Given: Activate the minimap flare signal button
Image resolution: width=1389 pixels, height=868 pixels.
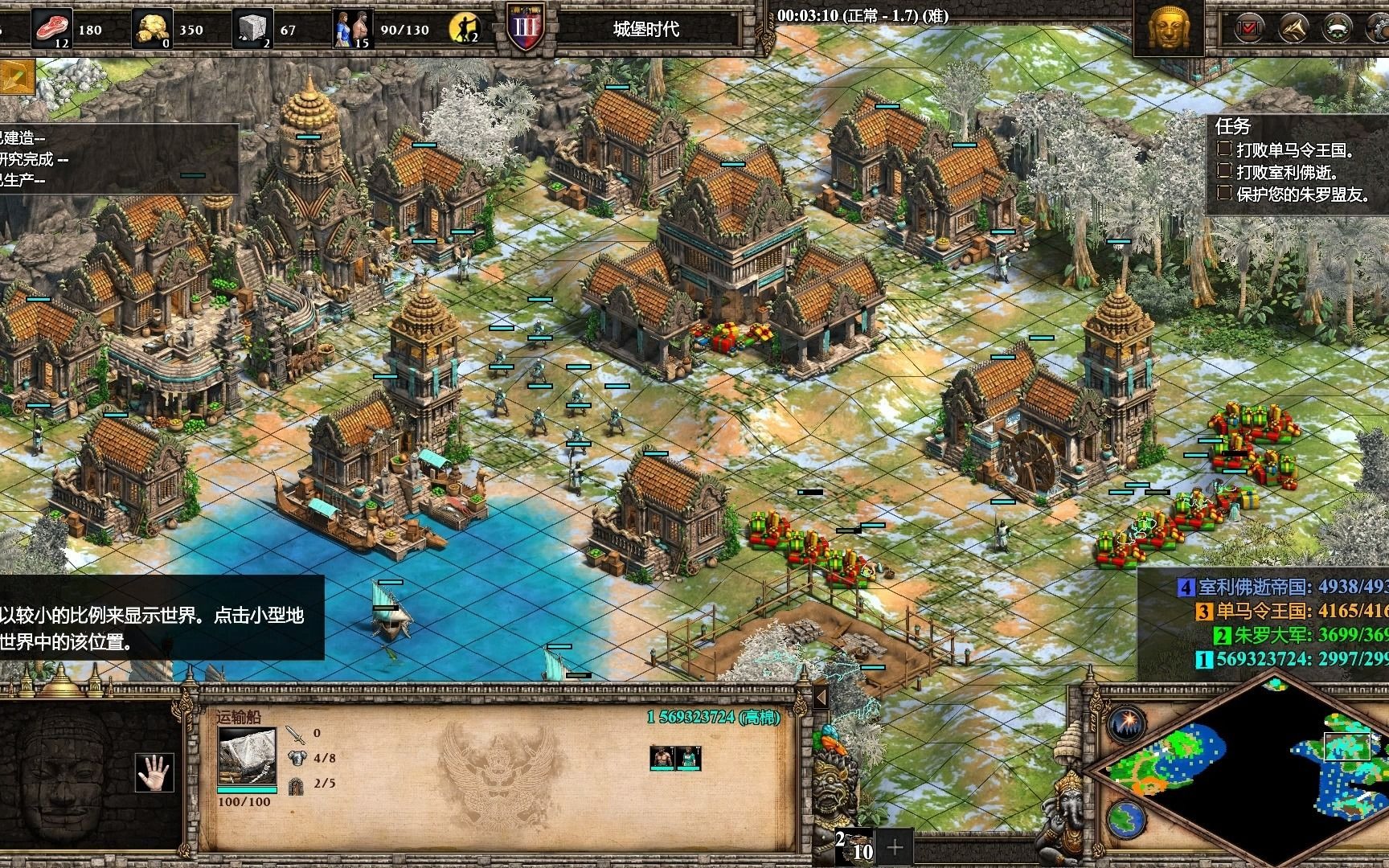Looking at the screenshot, I should tap(1127, 723).
